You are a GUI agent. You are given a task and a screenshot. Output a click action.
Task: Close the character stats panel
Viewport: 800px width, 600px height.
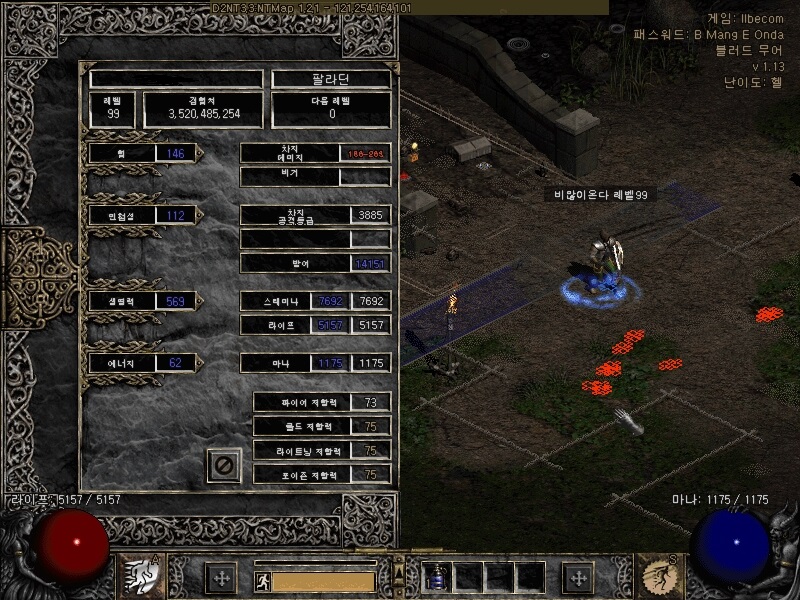point(224,465)
